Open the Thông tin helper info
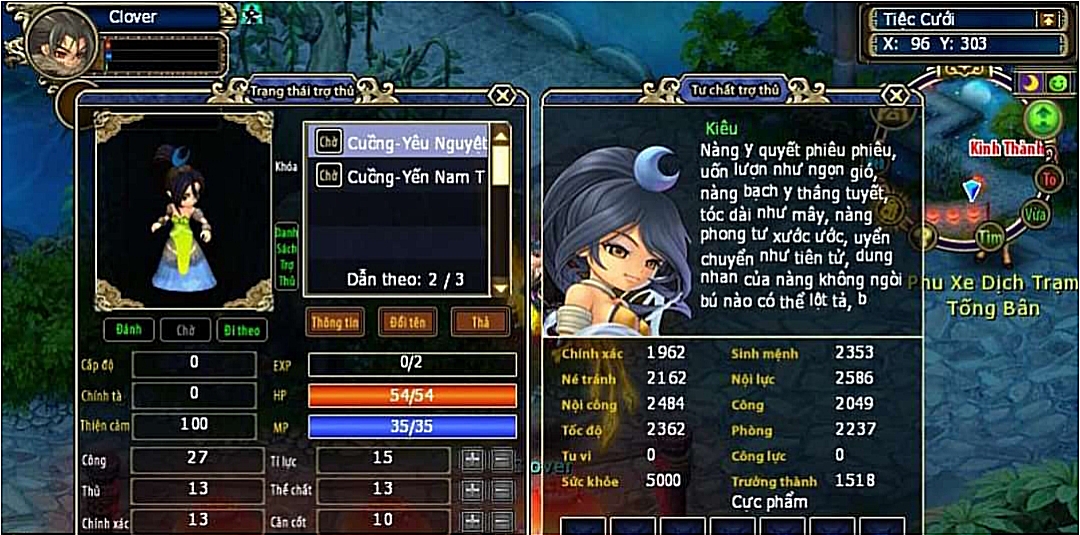 (x=335, y=322)
